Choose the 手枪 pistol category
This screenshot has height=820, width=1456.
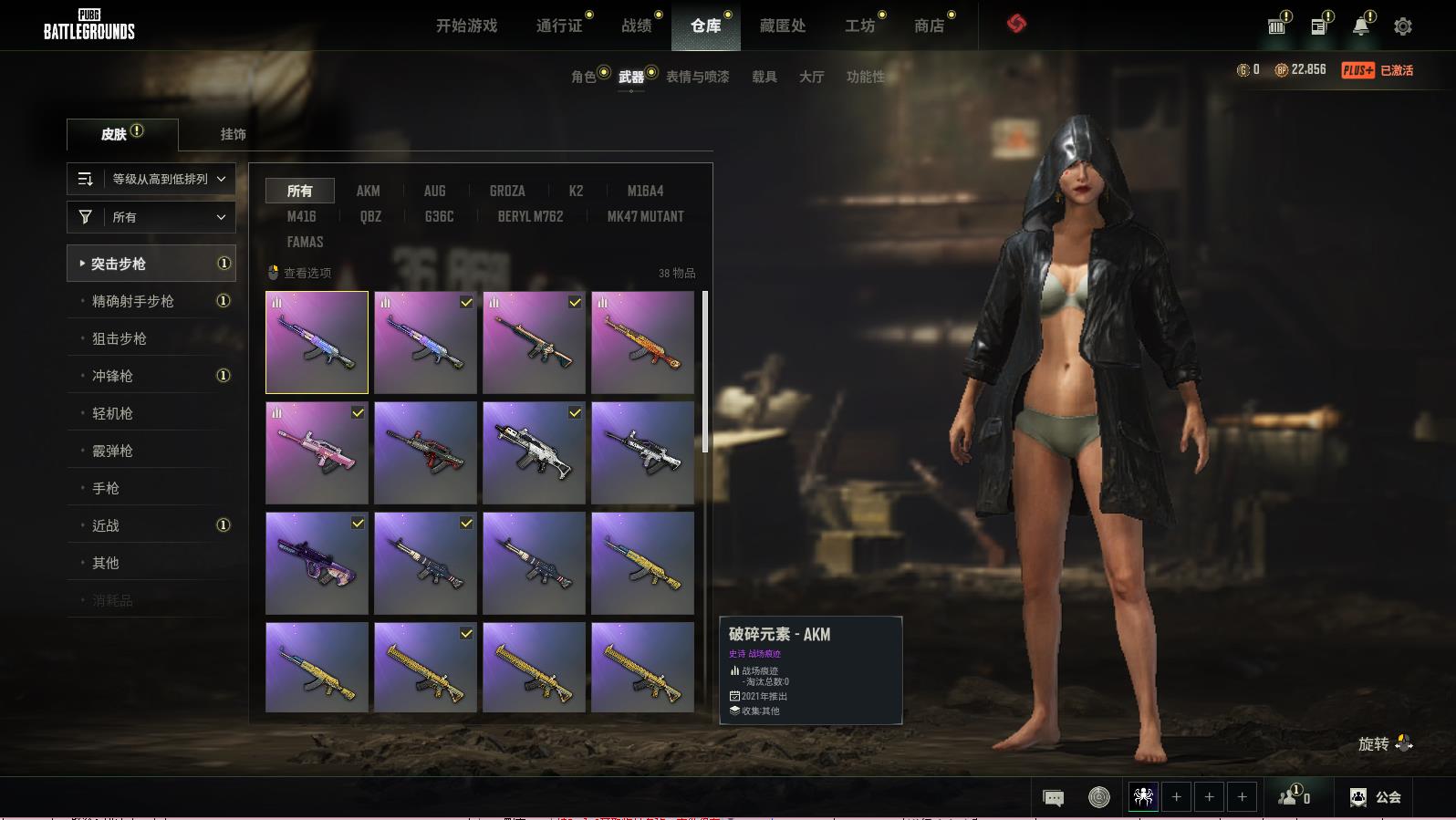click(106, 488)
